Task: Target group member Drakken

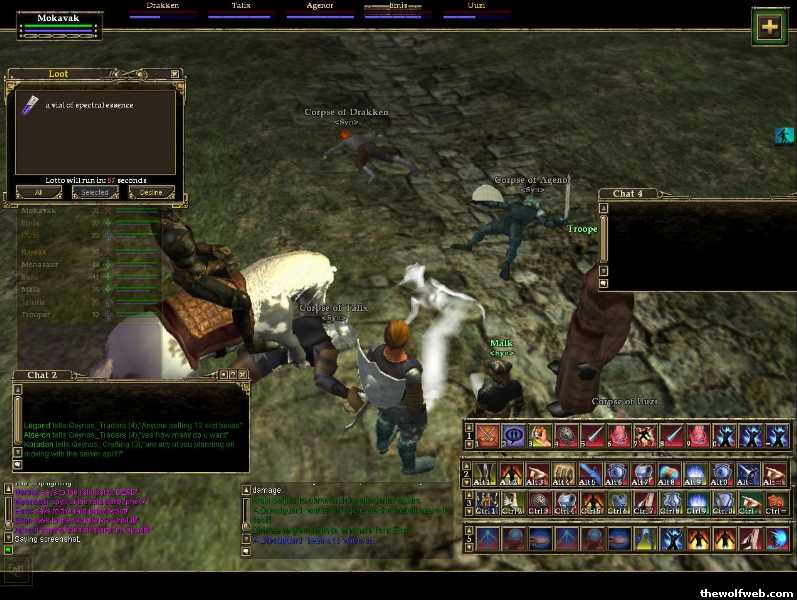Action: pyautogui.click(x=162, y=9)
